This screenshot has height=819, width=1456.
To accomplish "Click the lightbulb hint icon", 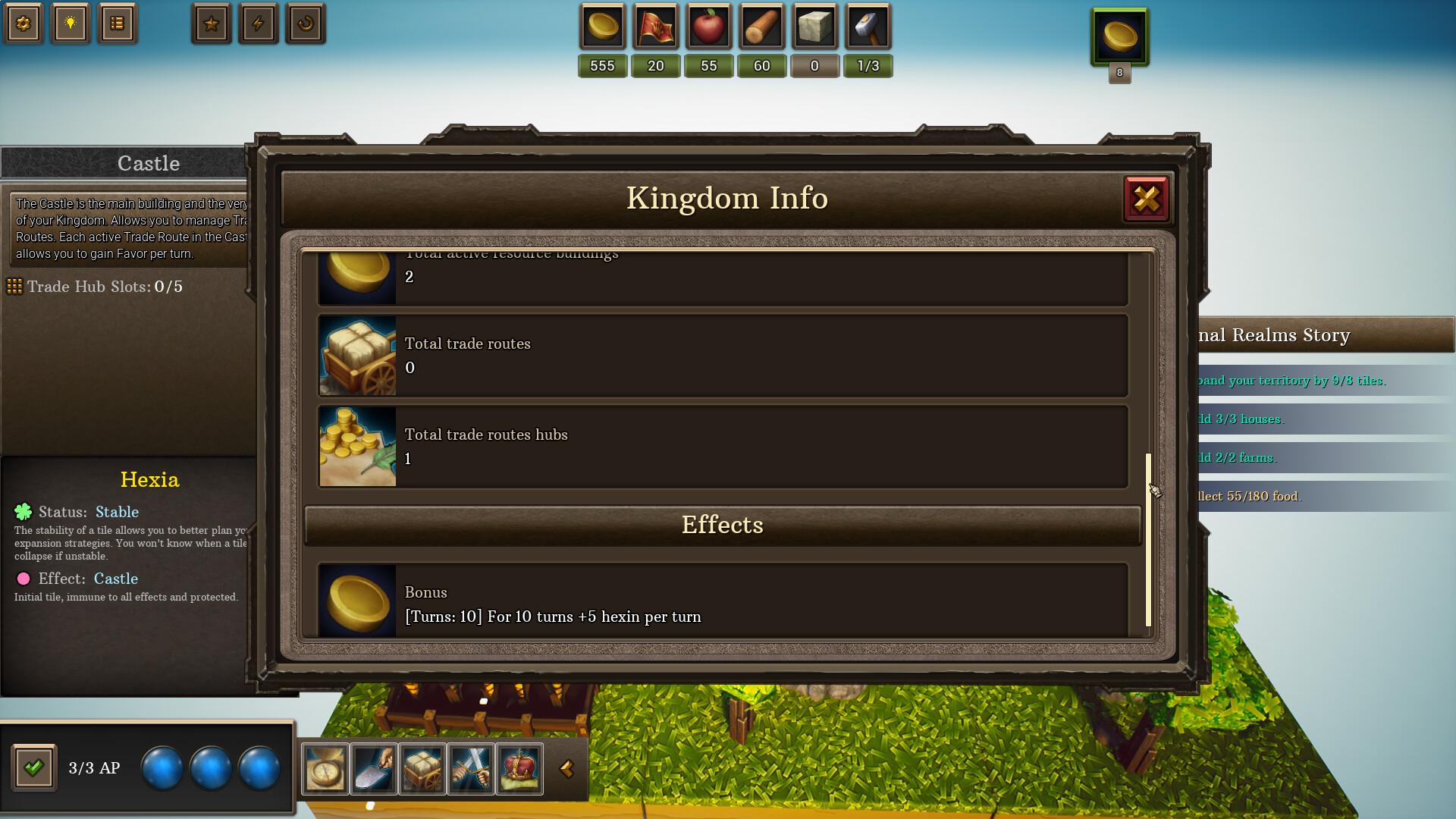I will pos(71,24).
